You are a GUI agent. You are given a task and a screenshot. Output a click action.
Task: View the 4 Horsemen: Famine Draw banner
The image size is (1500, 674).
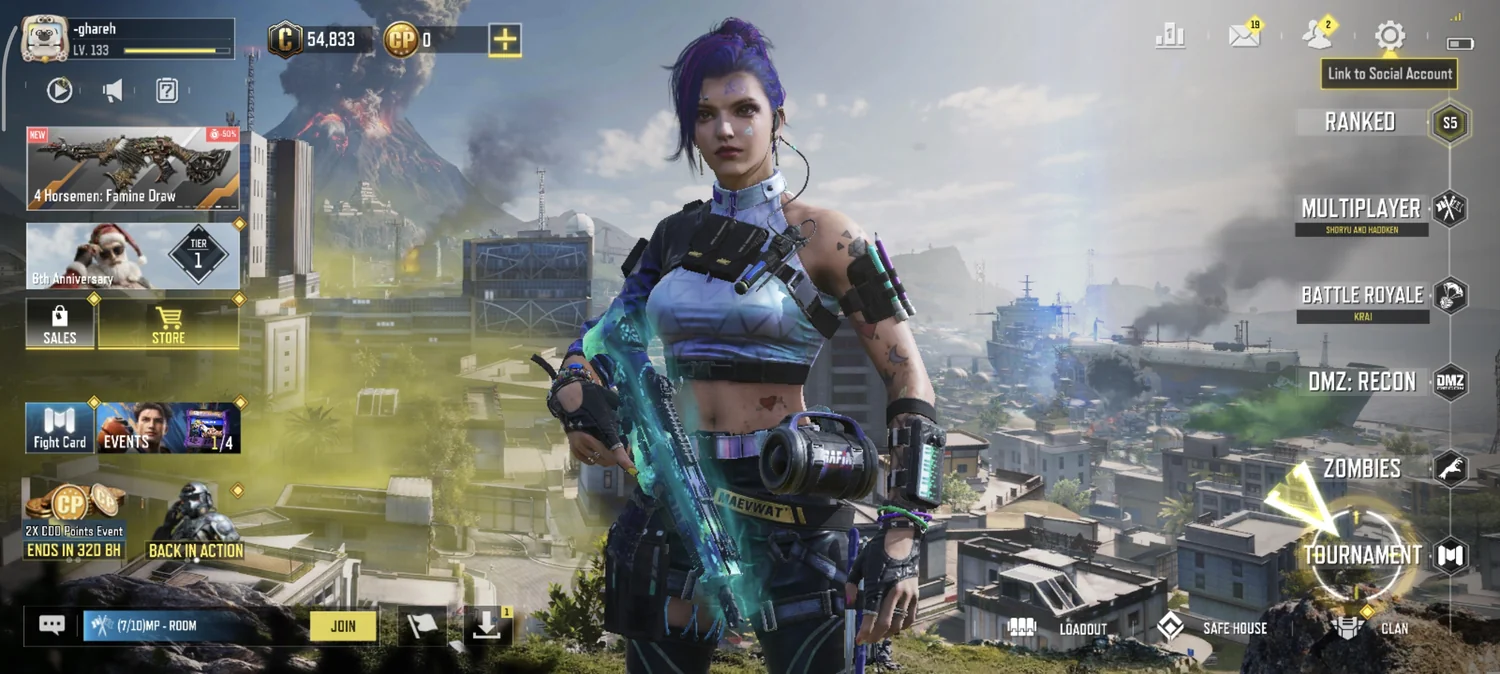click(x=133, y=168)
